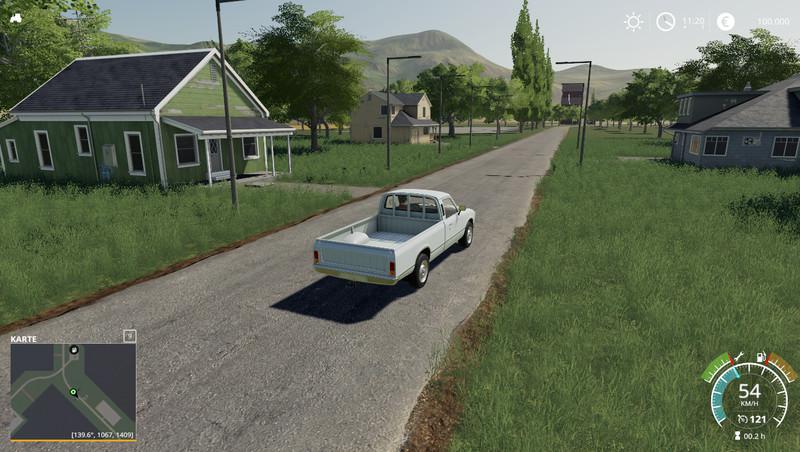Image resolution: width=800 pixels, height=452 pixels.
Task: Click the green player marker on the minimap
Action: point(72,392)
